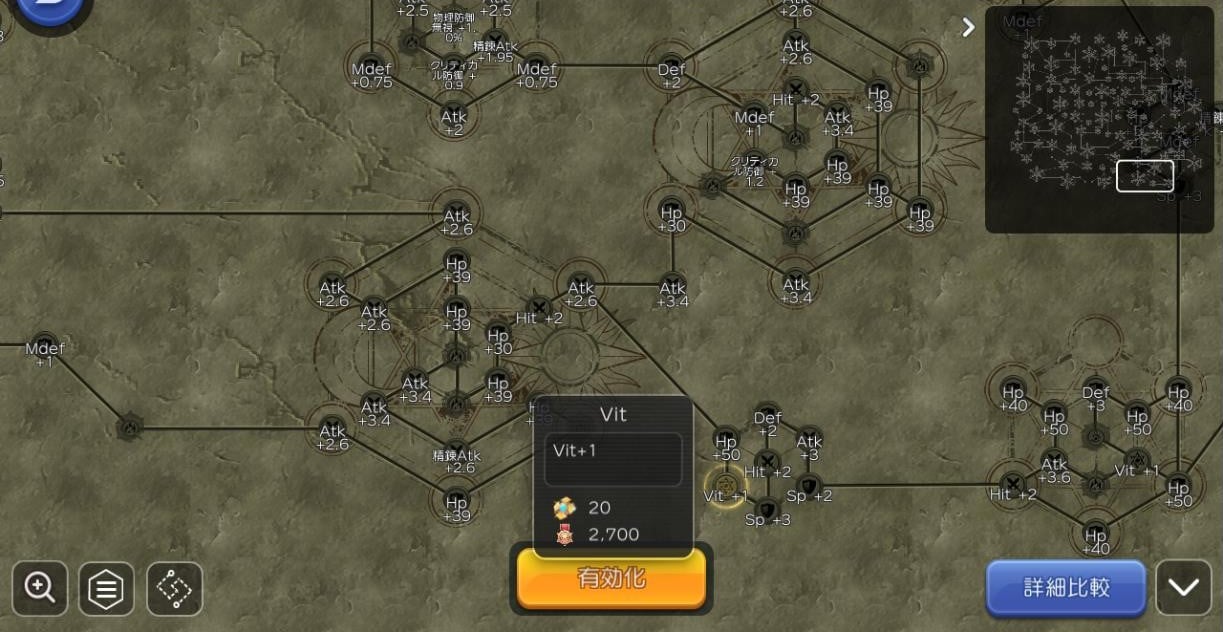Activate the rune with the 有効化 button

coord(611,578)
